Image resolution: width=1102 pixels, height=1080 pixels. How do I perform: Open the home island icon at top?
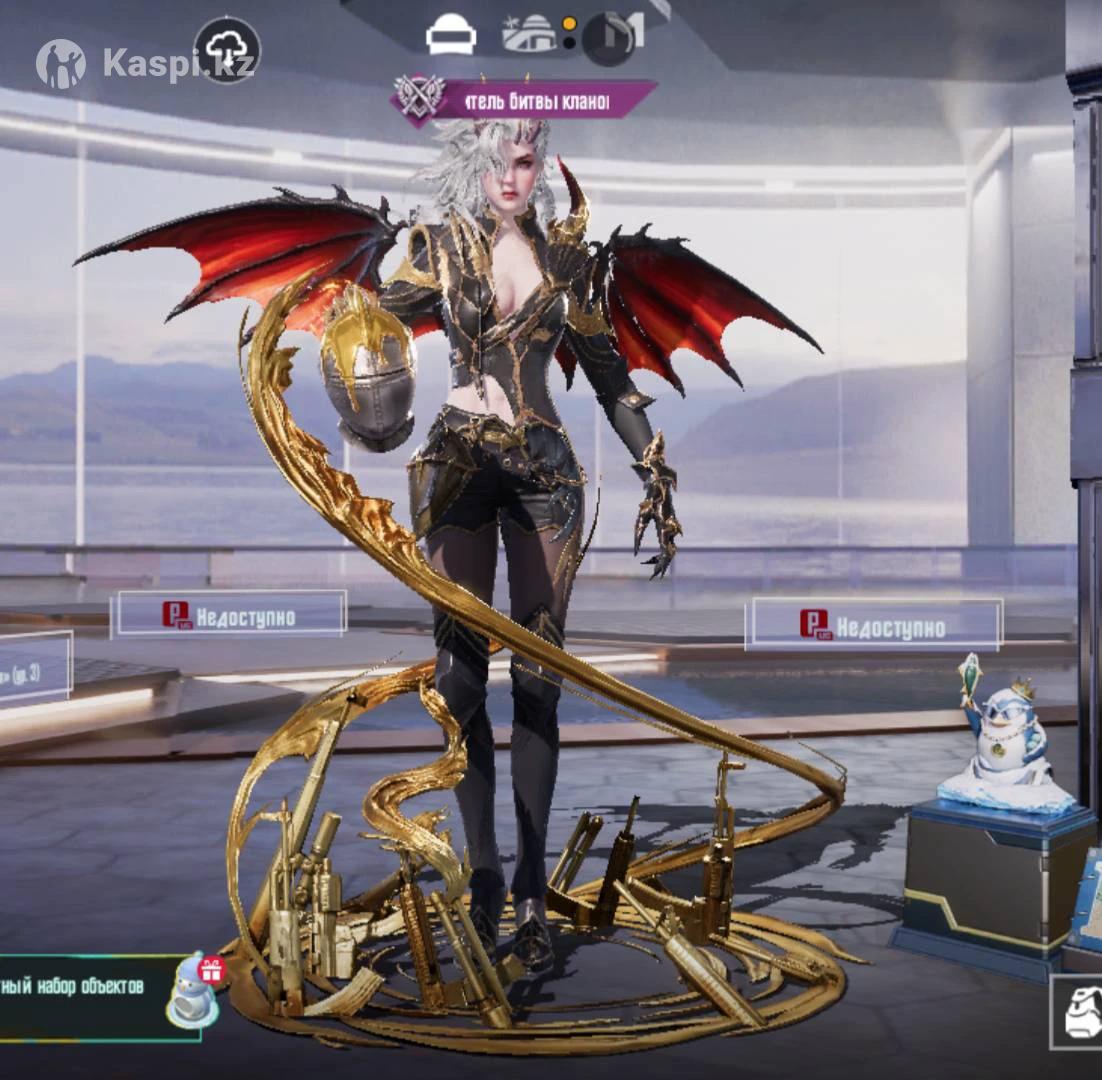click(529, 35)
